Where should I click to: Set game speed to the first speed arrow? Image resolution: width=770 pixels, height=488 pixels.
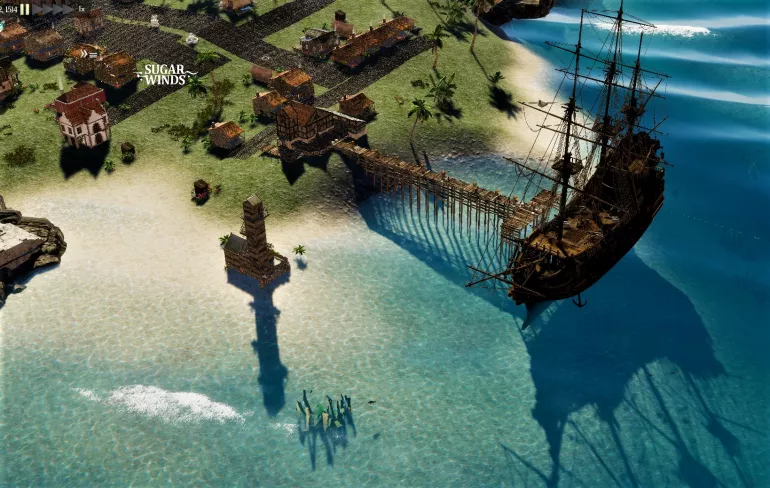(37, 9)
